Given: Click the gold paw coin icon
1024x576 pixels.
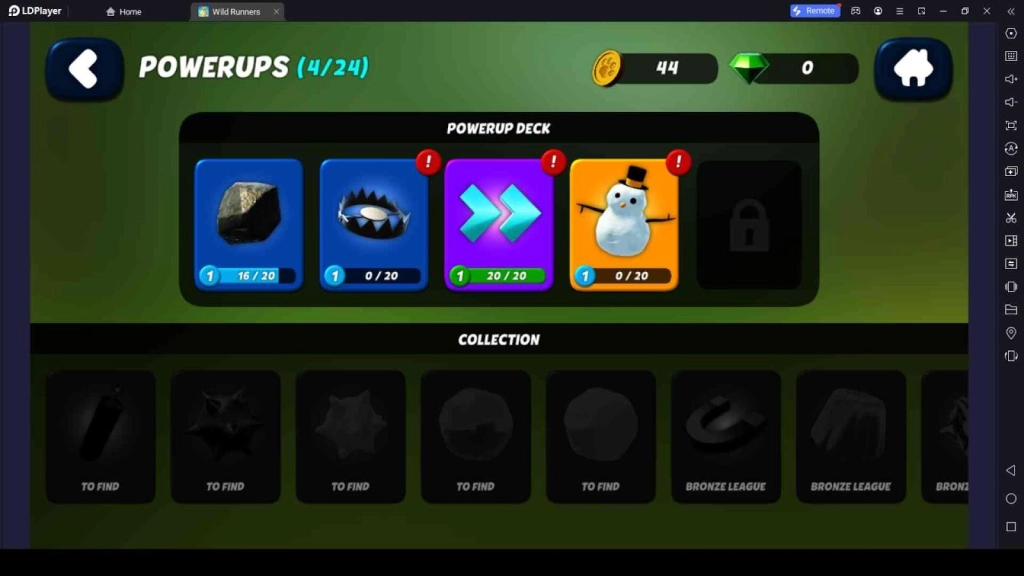Looking at the screenshot, I should coord(607,68).
